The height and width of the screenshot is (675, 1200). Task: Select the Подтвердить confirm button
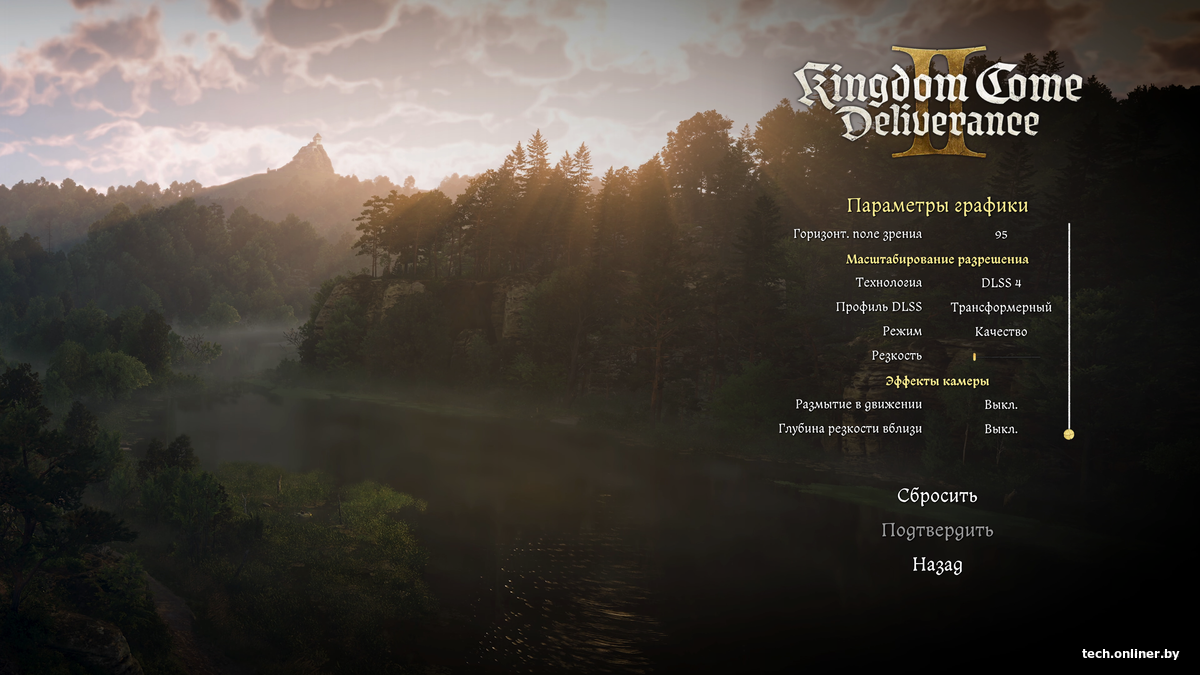coord(937,530)
